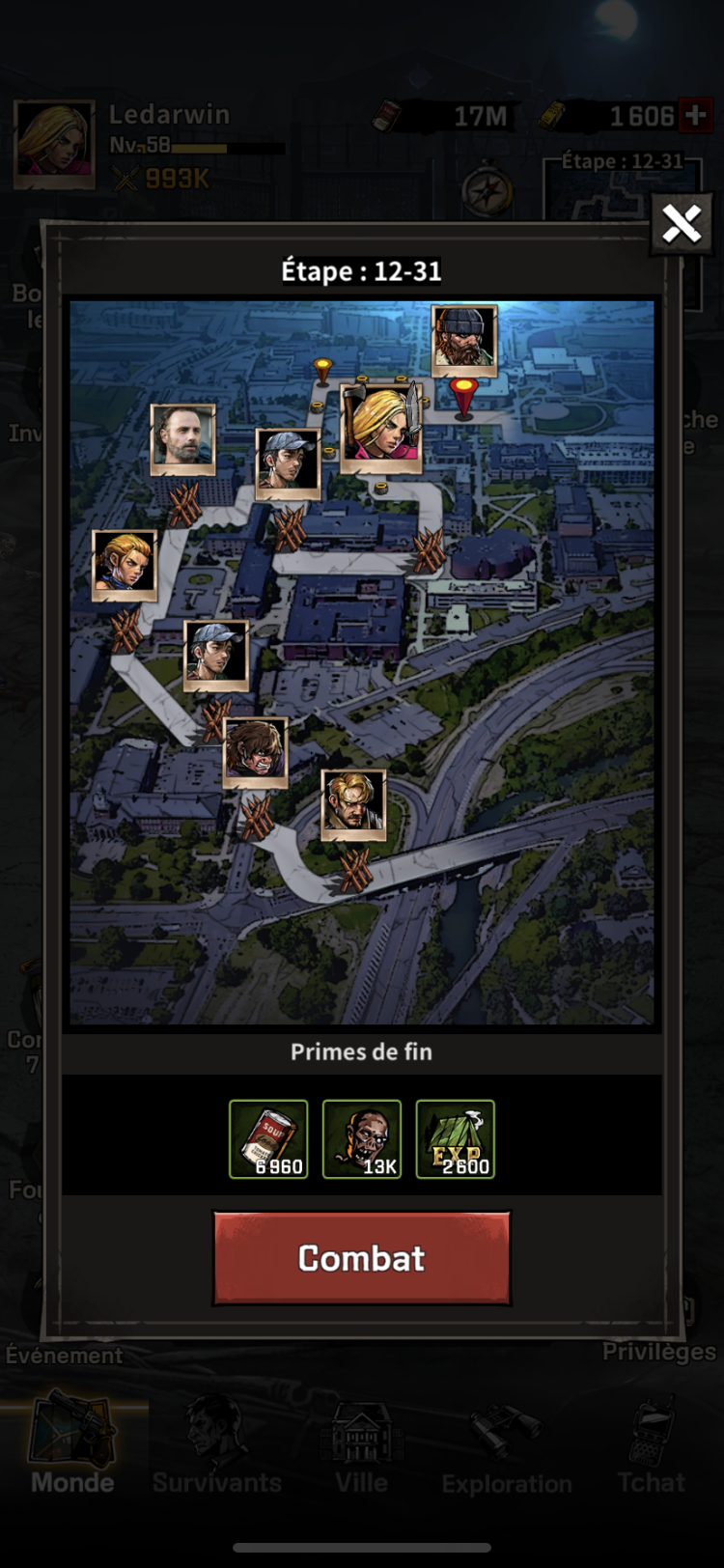Inspect the soup can reward of 6960

pyautogui.click(x=268, y=1139)
